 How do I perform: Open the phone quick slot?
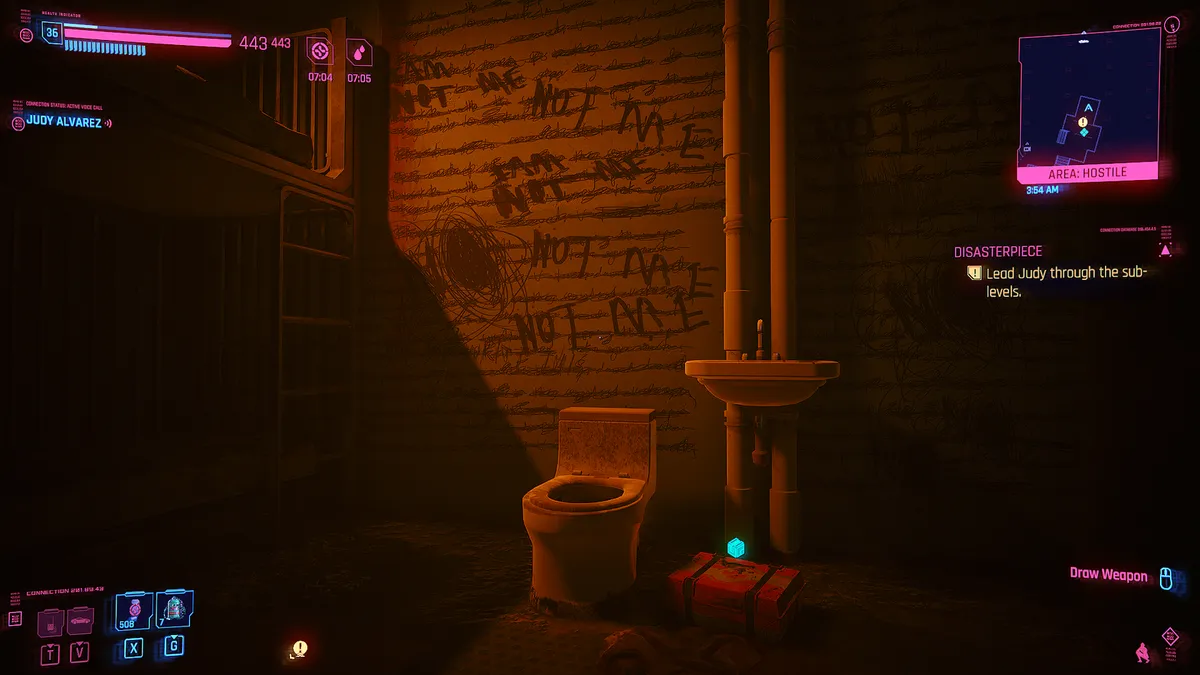(52, 622)
